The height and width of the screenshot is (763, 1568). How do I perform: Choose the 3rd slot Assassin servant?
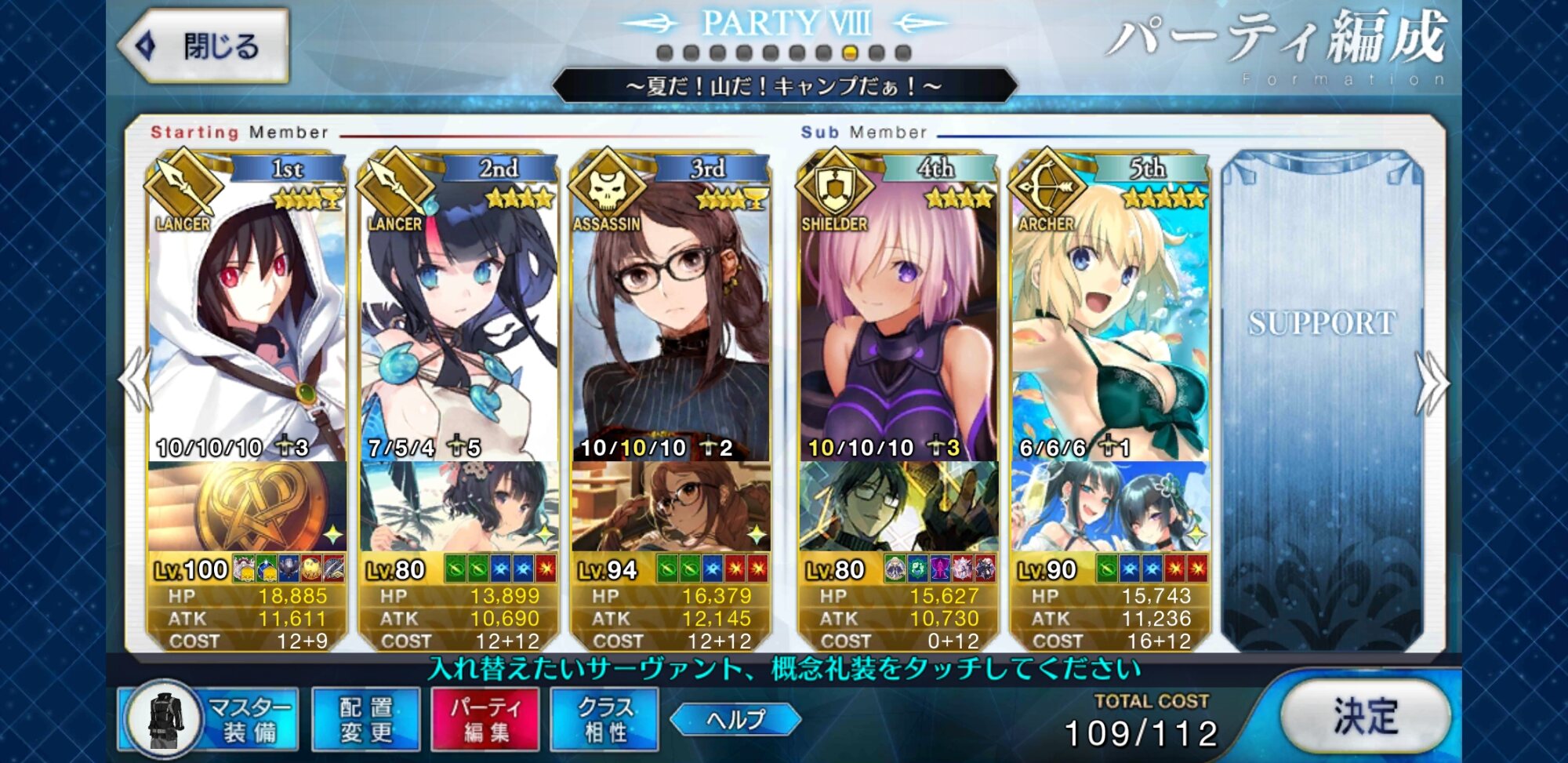pos(671,314)
